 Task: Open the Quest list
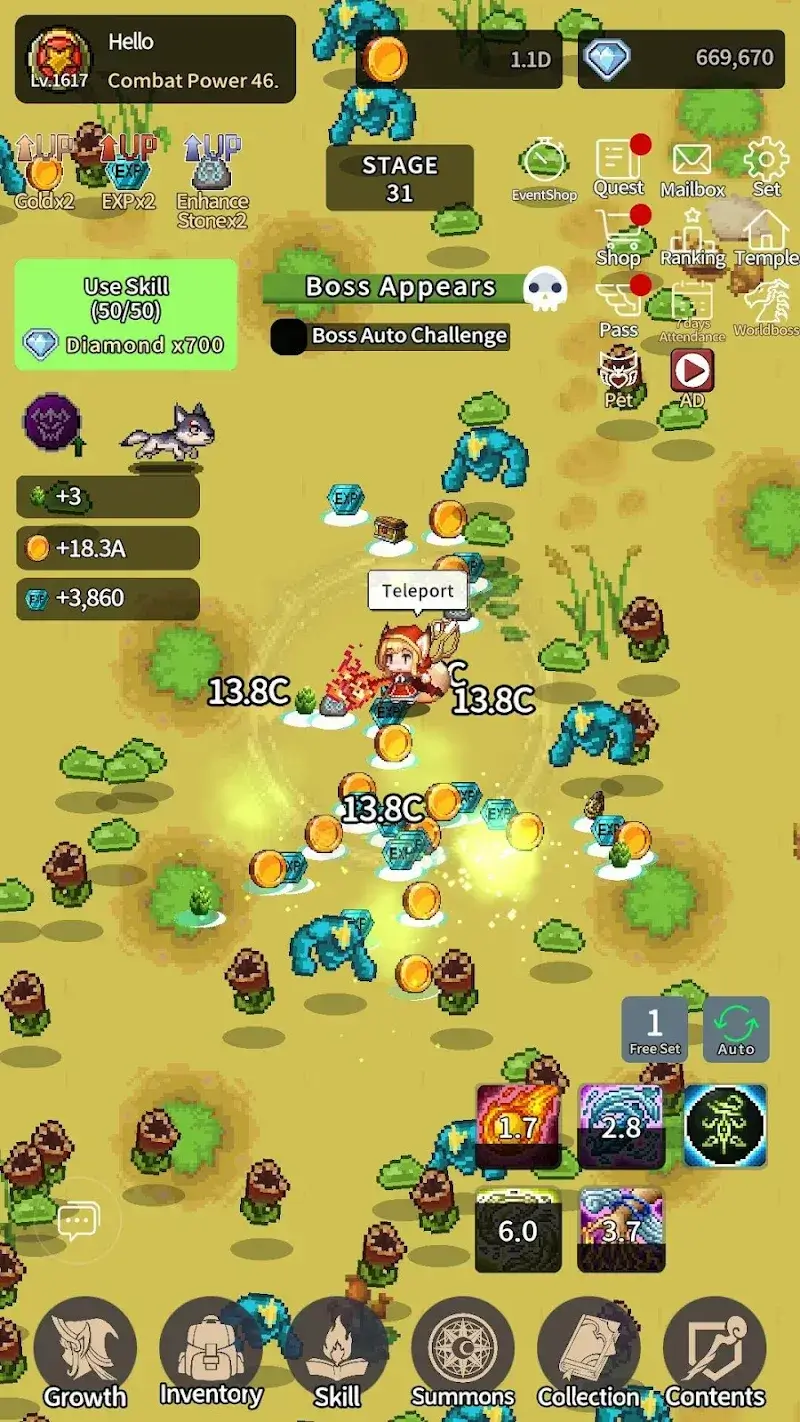pyautogui.click(x=619, y=166)
